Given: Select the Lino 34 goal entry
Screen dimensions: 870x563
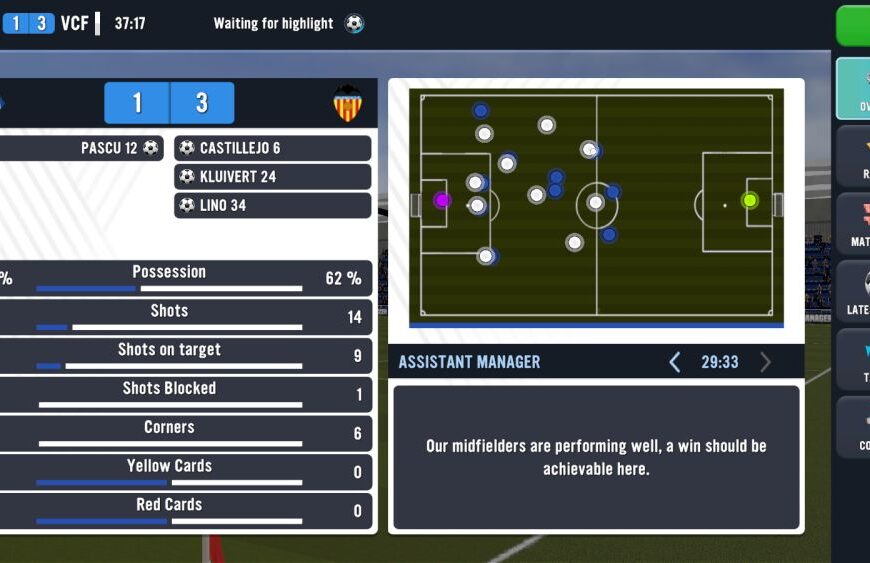Looking at the screenshot, I should pyautogui.click(x=272, y=205).
